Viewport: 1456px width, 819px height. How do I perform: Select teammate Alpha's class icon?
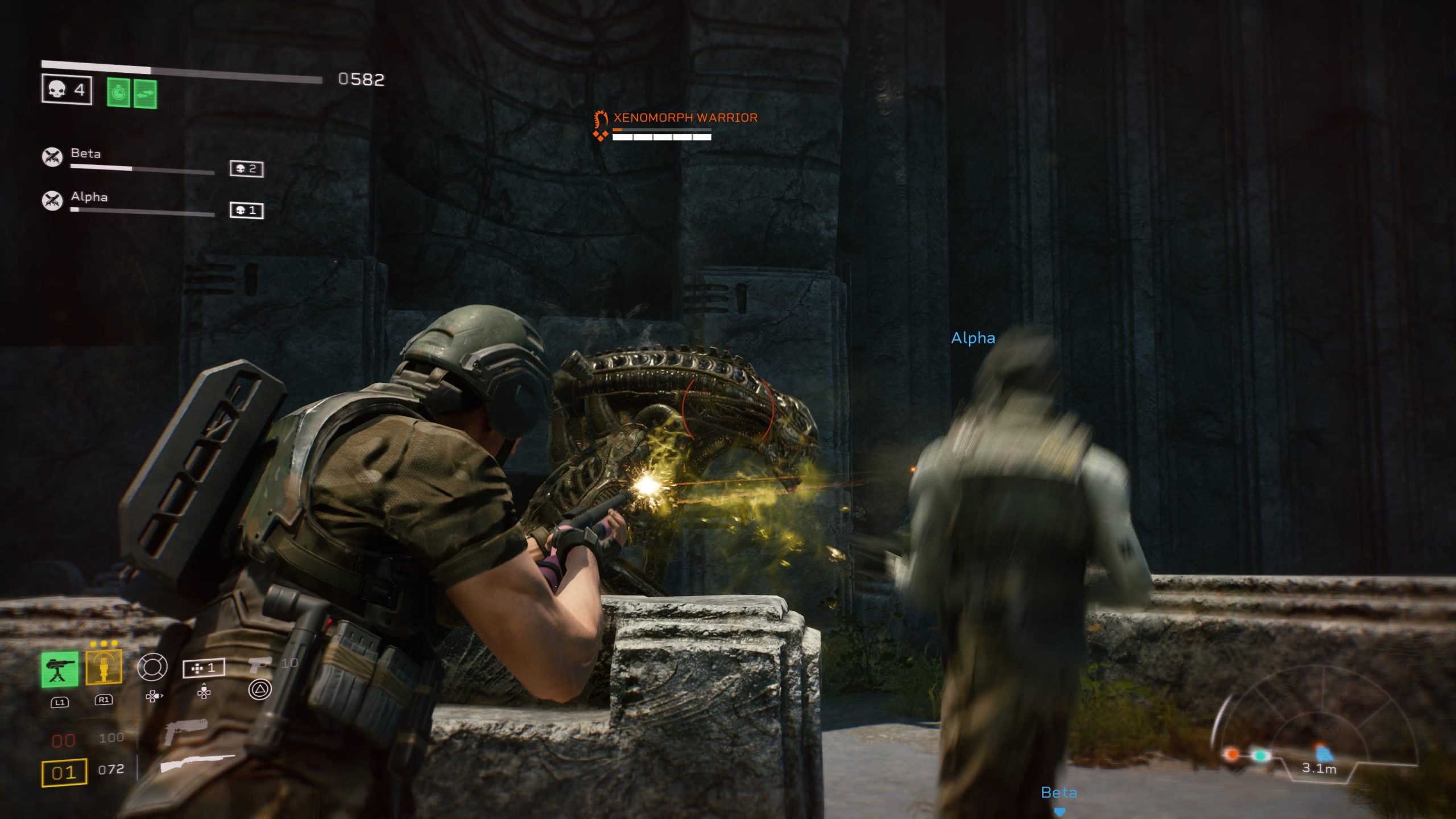click(x=52, y=200)
